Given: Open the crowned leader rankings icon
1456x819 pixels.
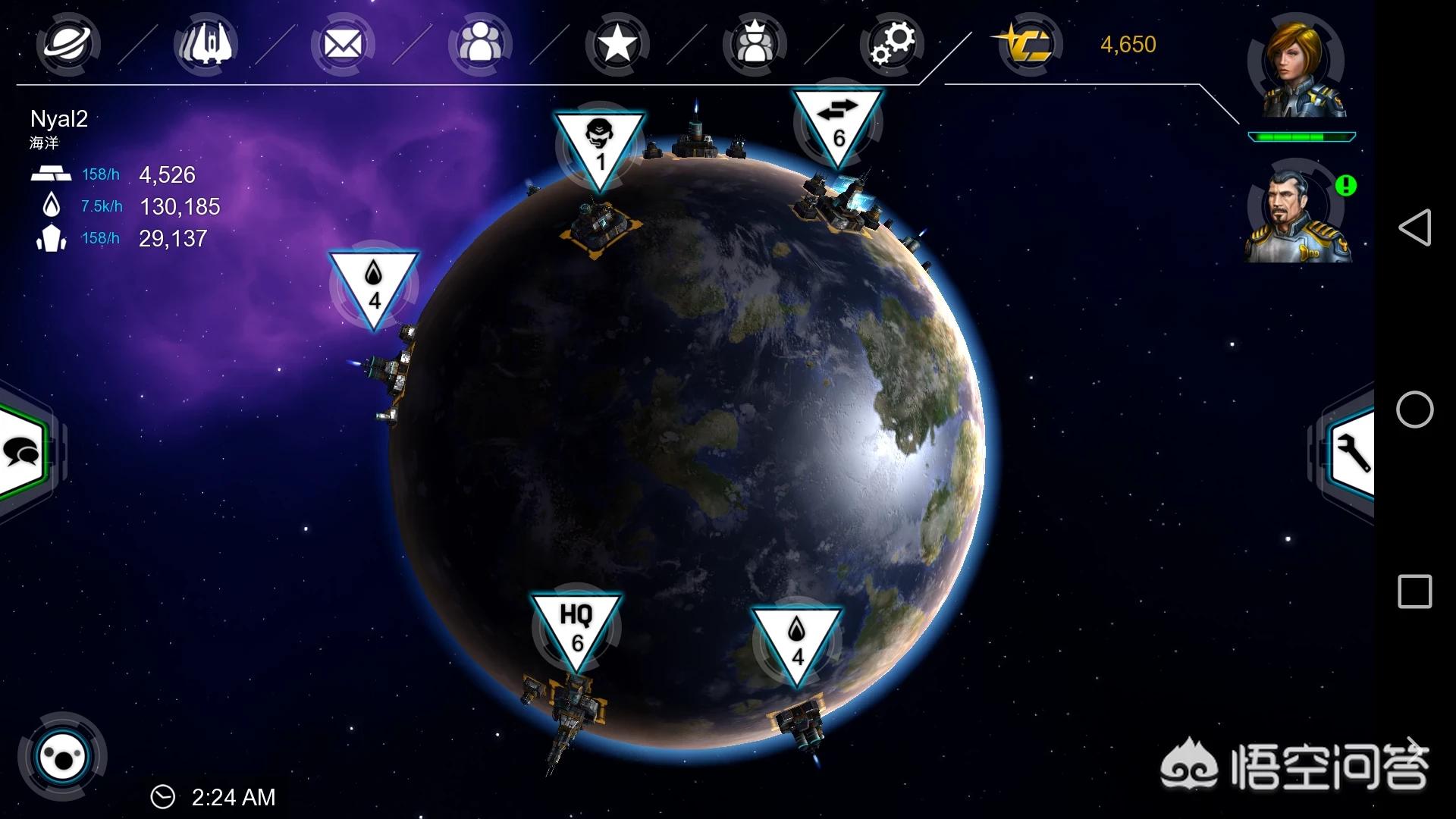Looking at the screenshot, I should [x=755, y=44].
